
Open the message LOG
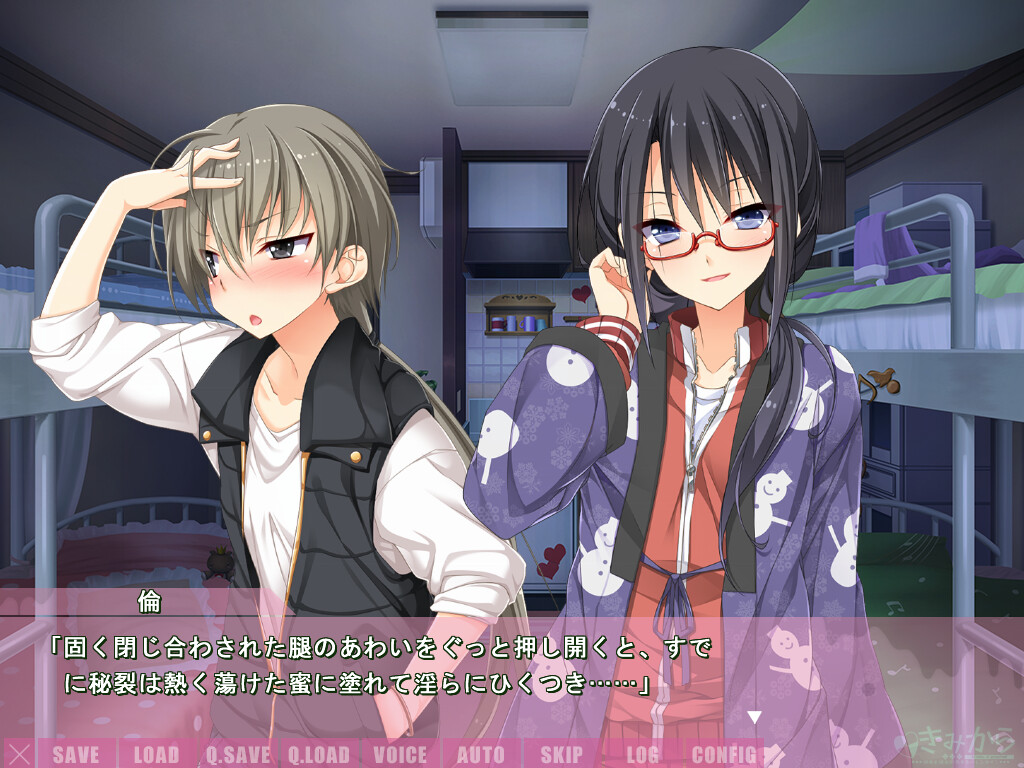[x=643, y=754]
